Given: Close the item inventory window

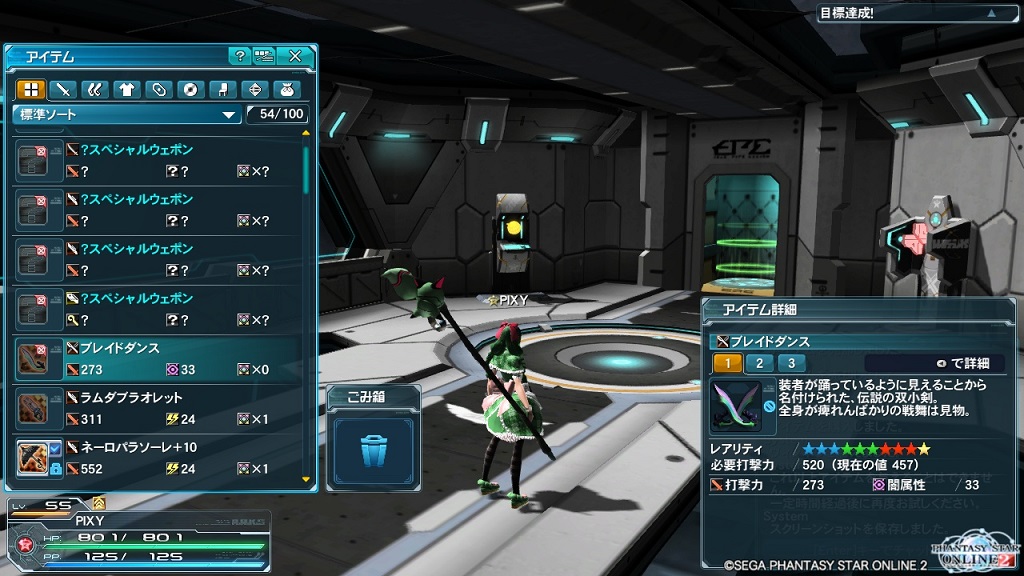Looking at the screenshot, I should coord(295,56).
